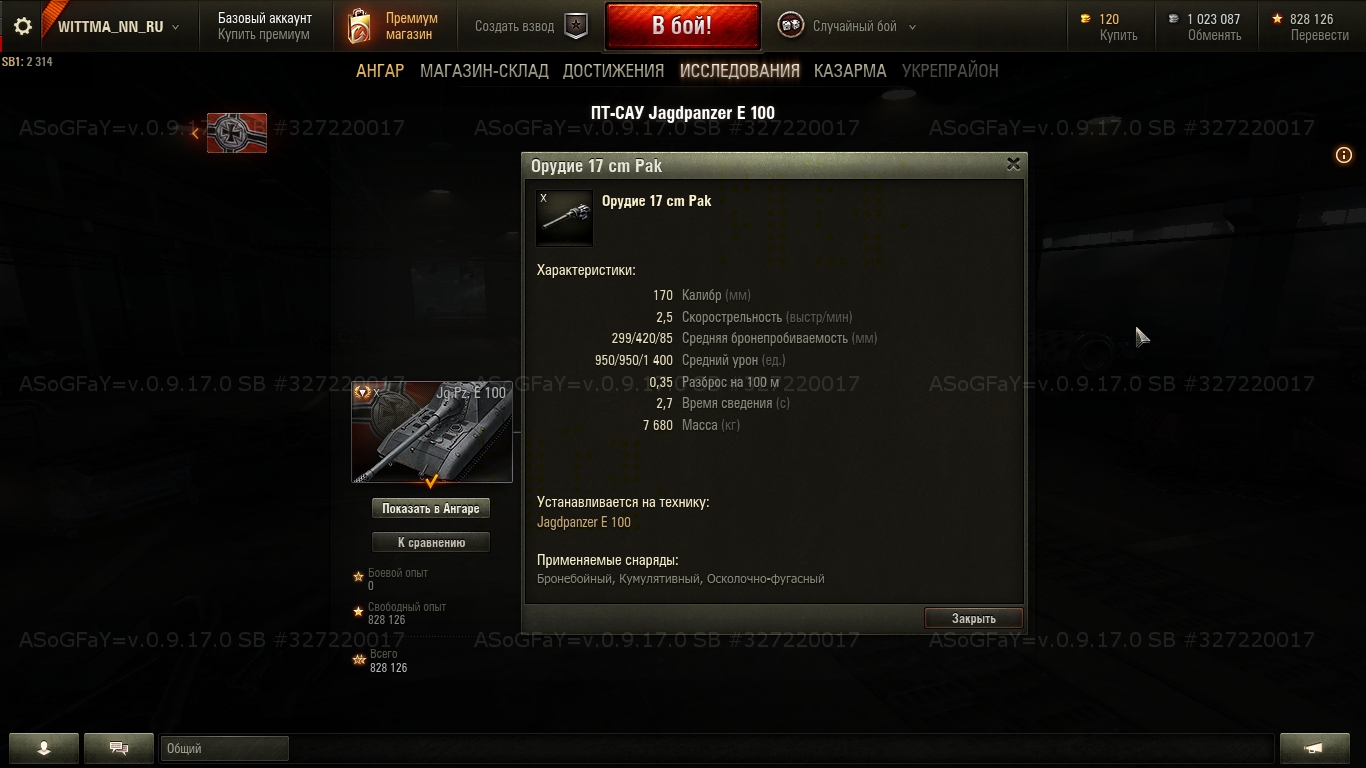The height and width of the screenshot is (768, 1366).
Task: Show the tank with Показать в Ангаре
Action: click(x=431, y=508)
